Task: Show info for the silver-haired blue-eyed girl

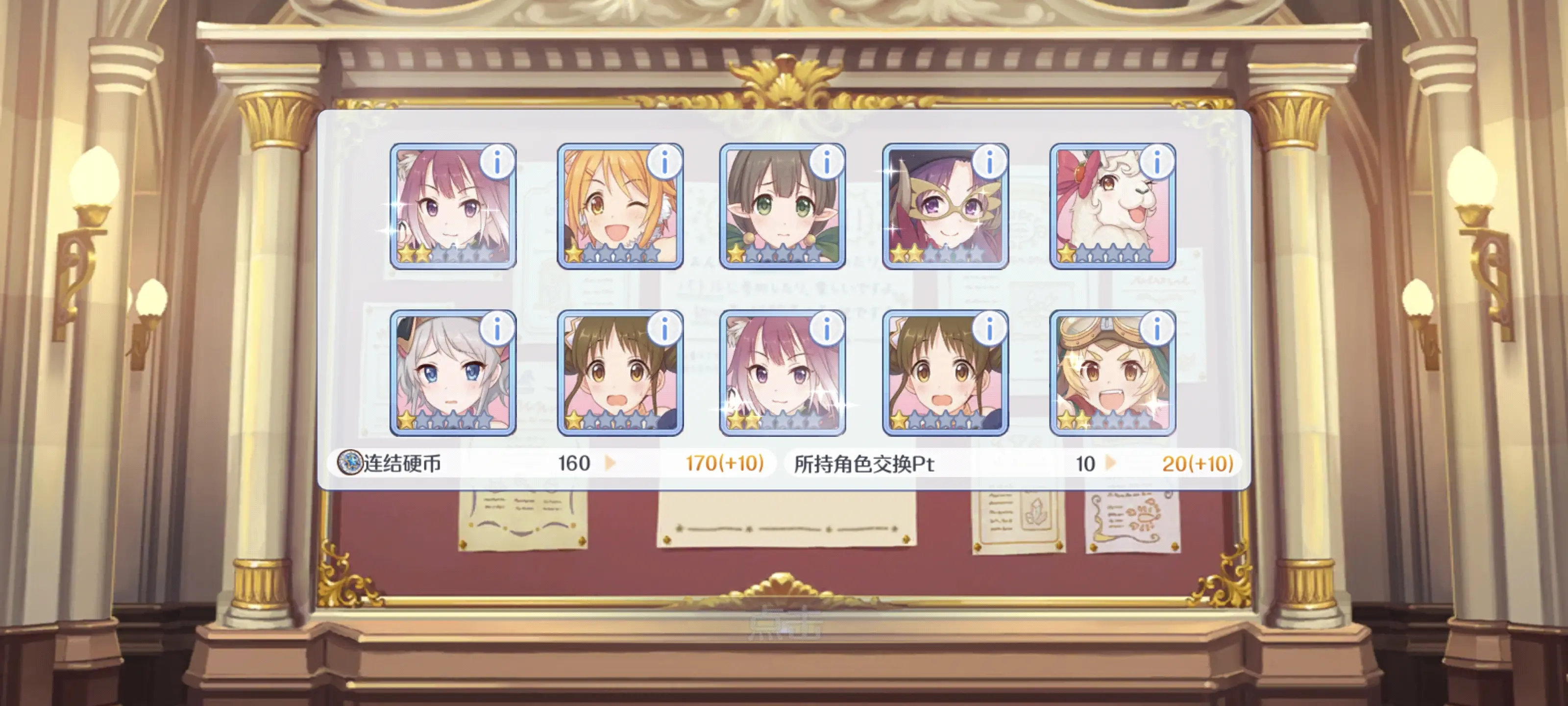Action: [497, 329]
